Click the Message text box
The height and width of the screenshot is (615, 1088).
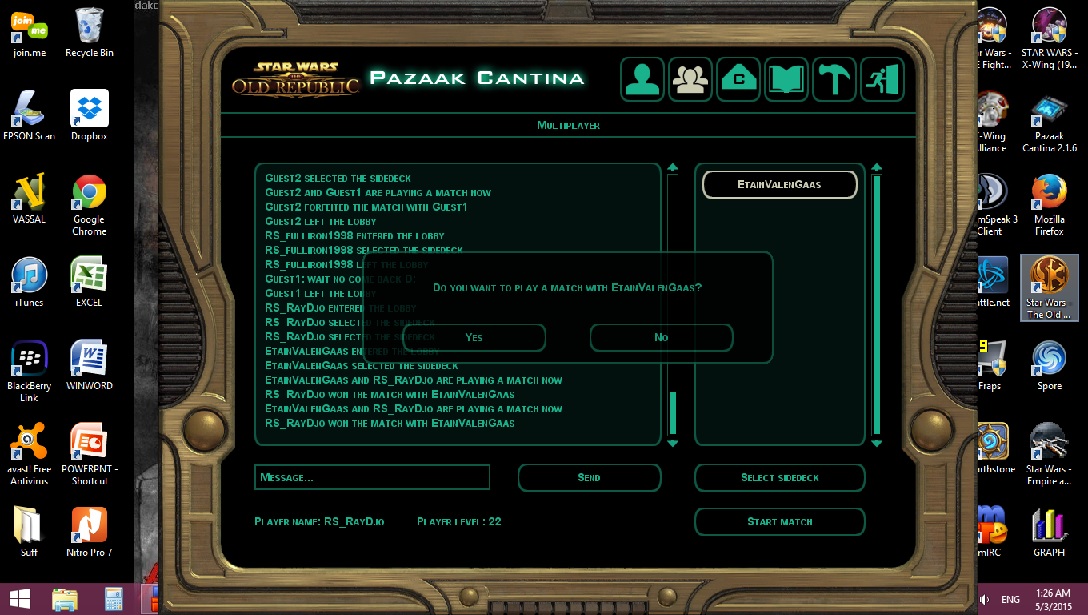coord(372,477)
